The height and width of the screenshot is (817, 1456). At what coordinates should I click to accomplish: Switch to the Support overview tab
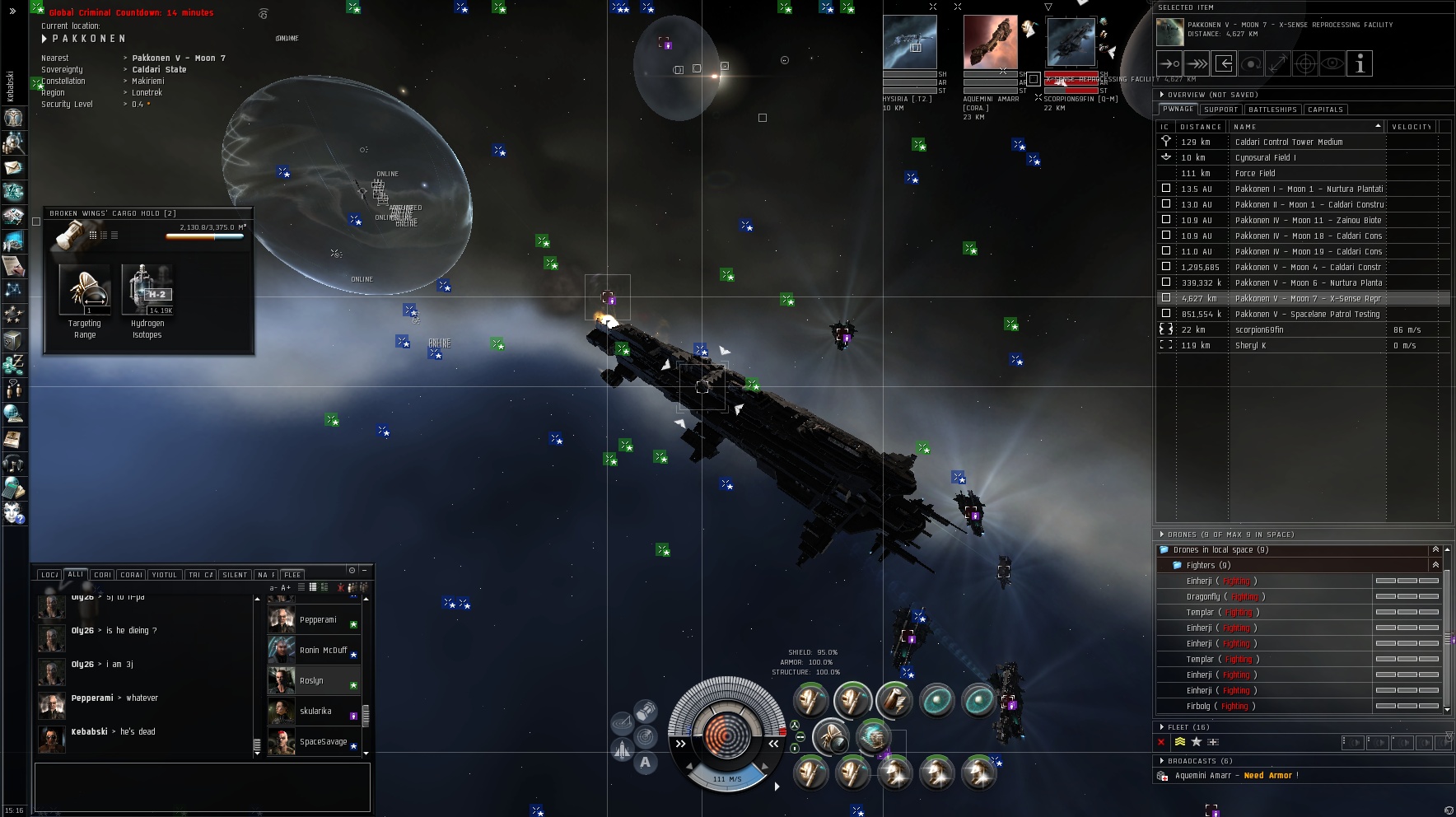click(x=1220, y=110)
